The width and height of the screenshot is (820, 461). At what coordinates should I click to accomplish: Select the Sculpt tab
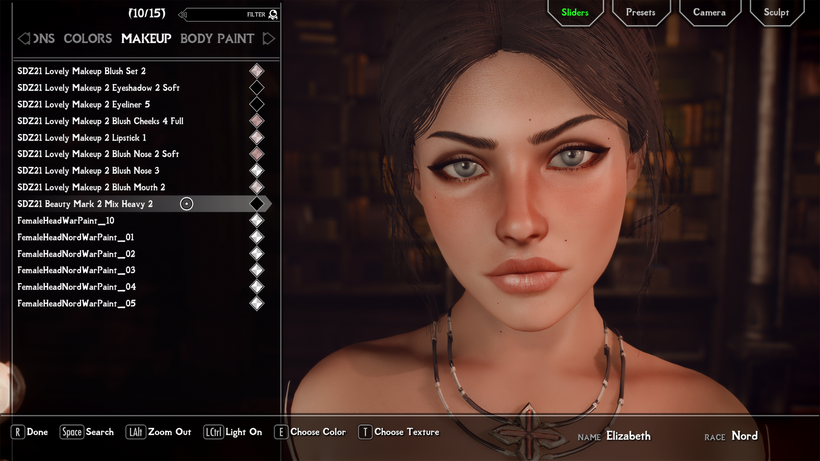[x=776, y=13]
